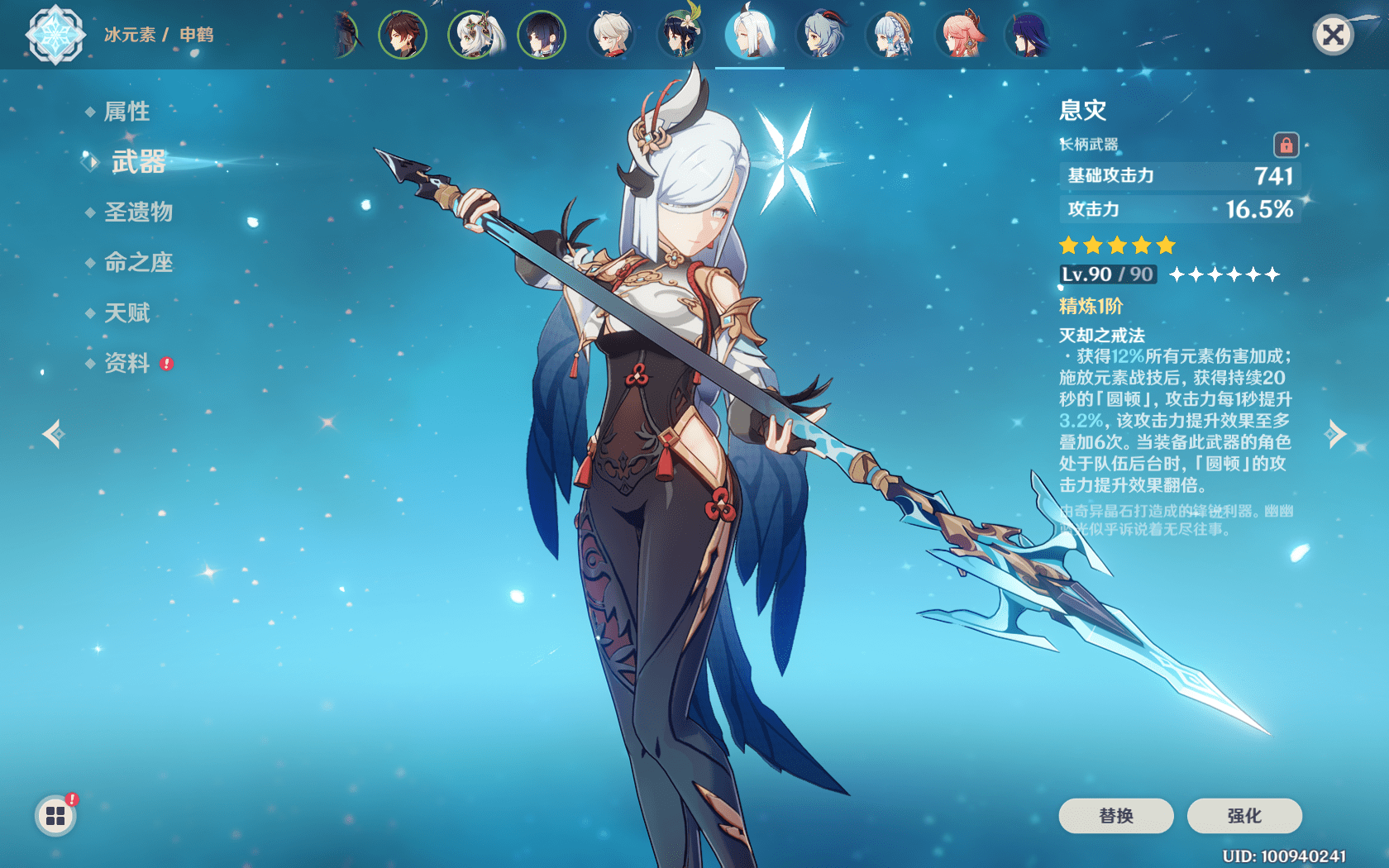Viewport: 1389px width, 868px height.
Task: View the 命之座 constellation section
Action: 138,263
